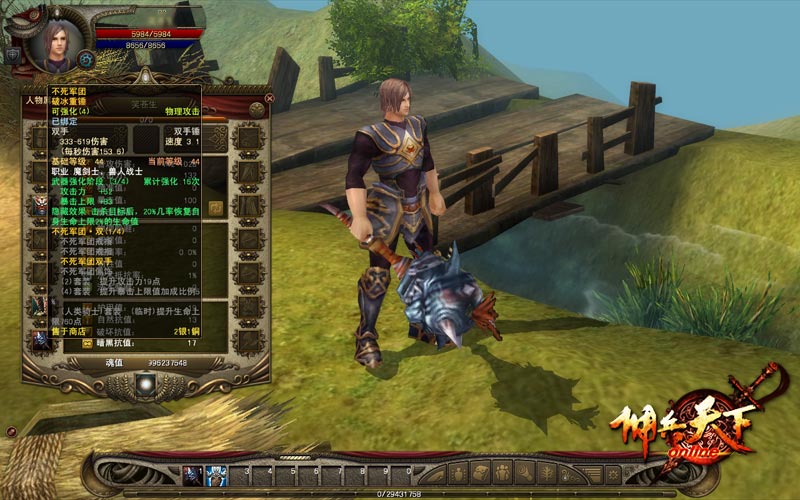Click the shield icon left of the portrait

tap(13, 55)
